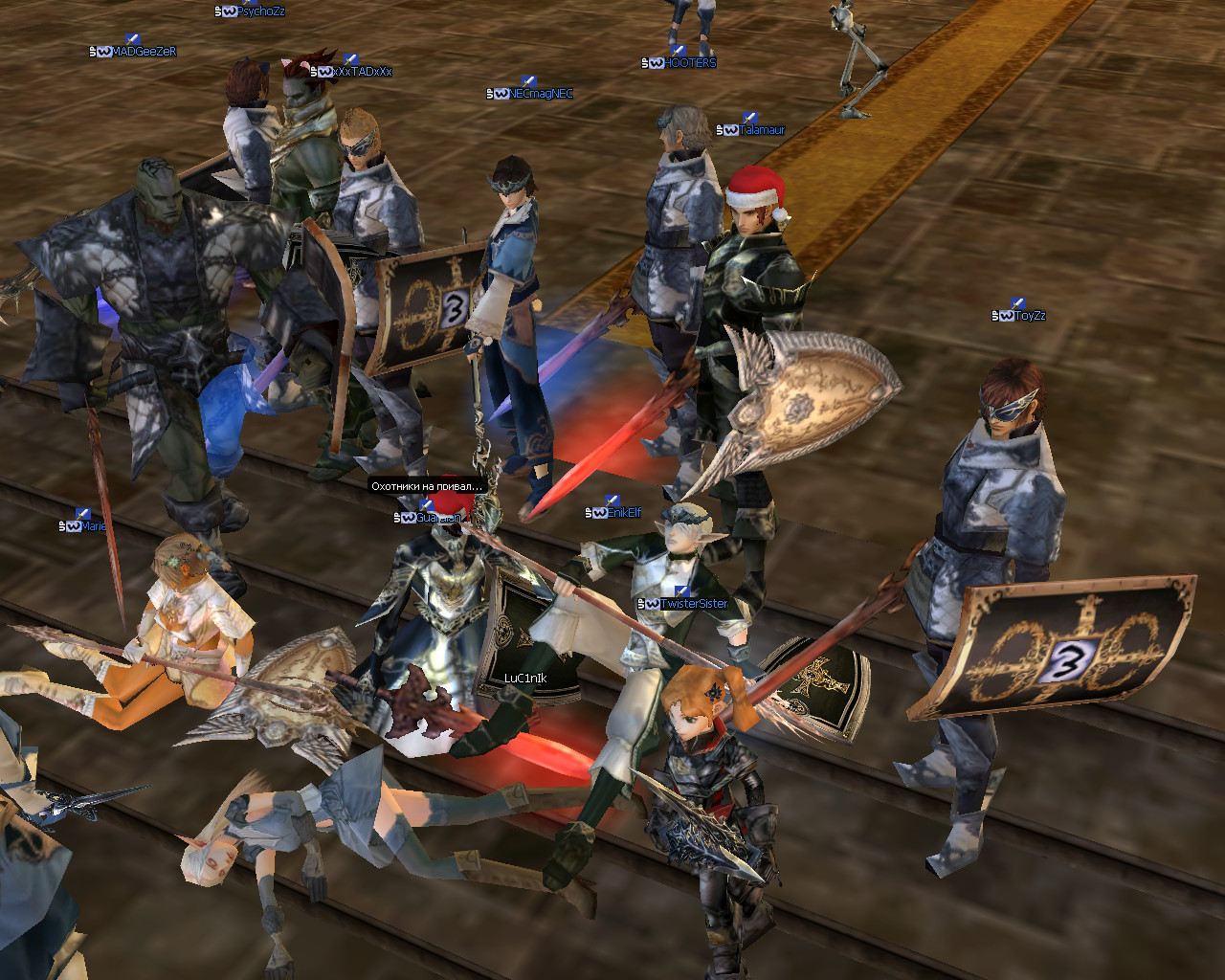Select the ToyZz player name label
Screen dimensions: 1225x980
(x=1029, y=316)
